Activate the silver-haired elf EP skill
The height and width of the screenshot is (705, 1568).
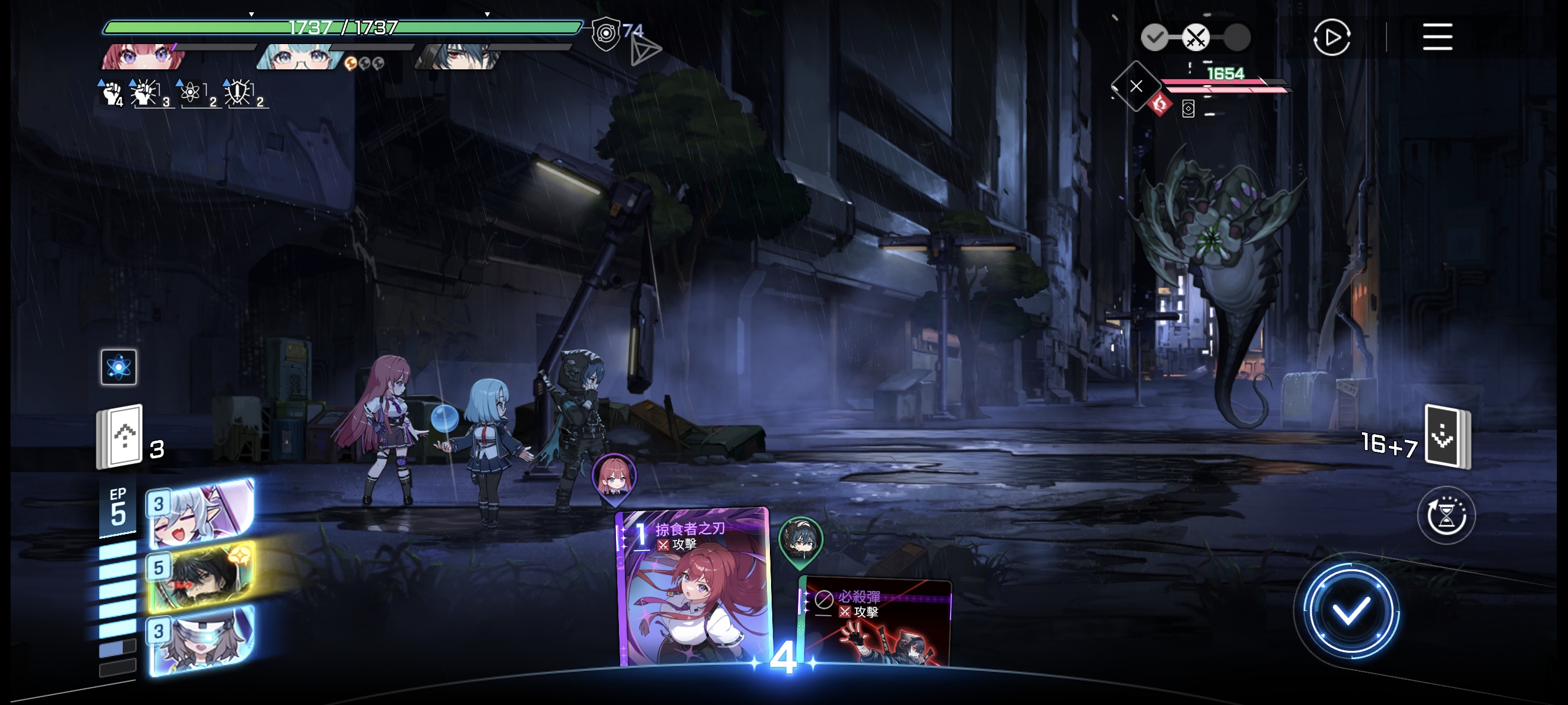[x=201, y=513]
